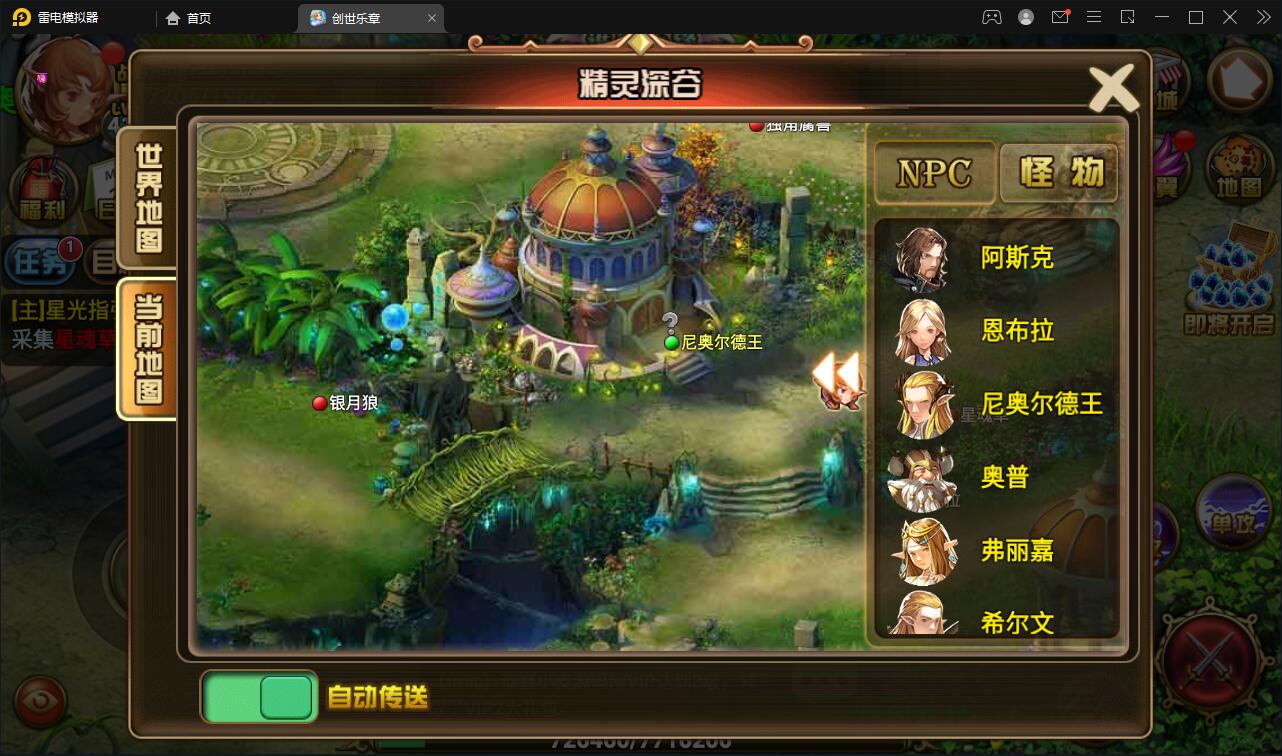Click the account icon in the title bar
1282x756 pixels.
tap(1024, 17)
